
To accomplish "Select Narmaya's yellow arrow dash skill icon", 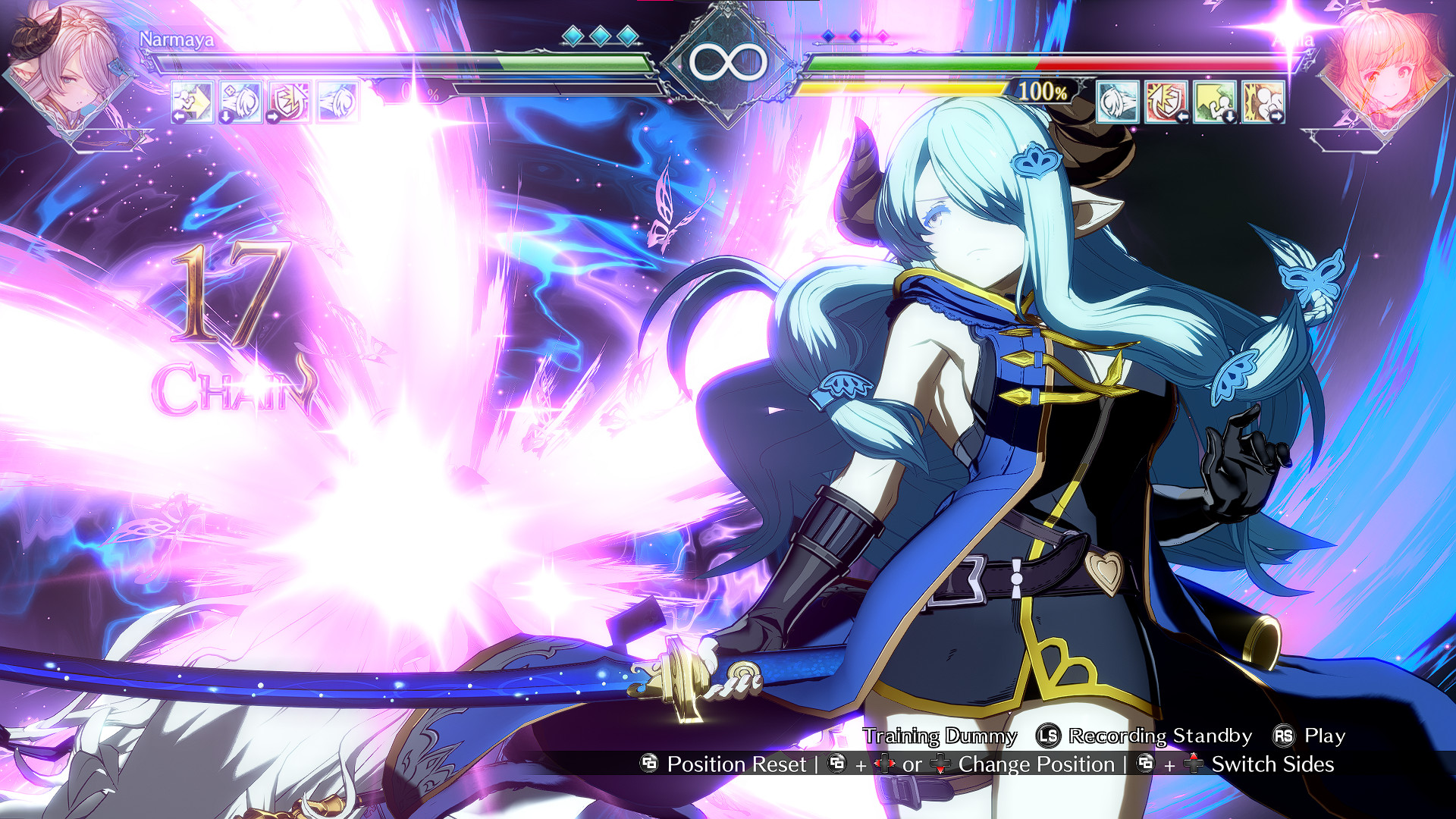I will coord(192,102).
